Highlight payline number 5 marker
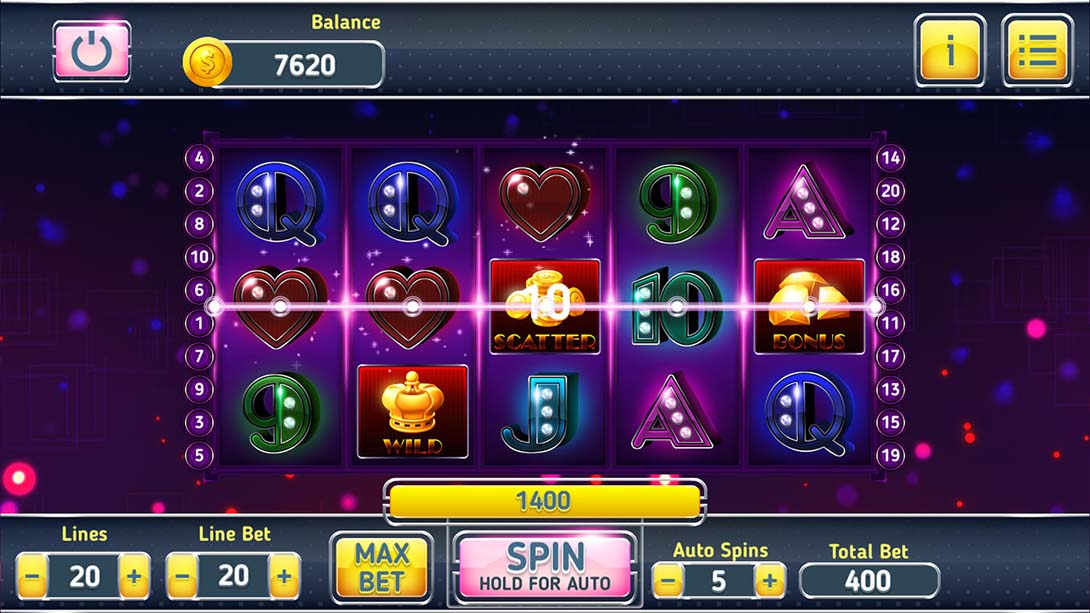The height and width of the screenshot is (613, 1090). [x=199, y=455]
